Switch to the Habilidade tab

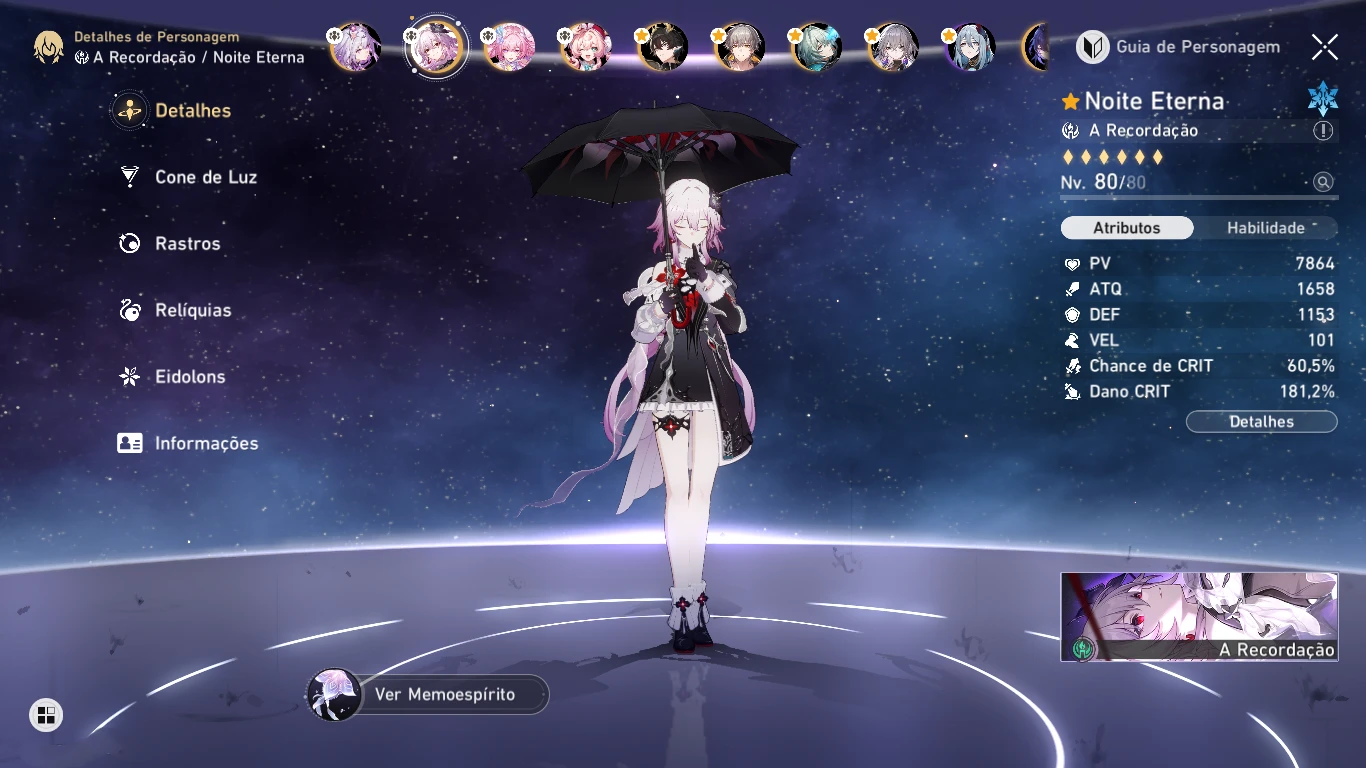pyautogui.click(x=1266, y=228)
